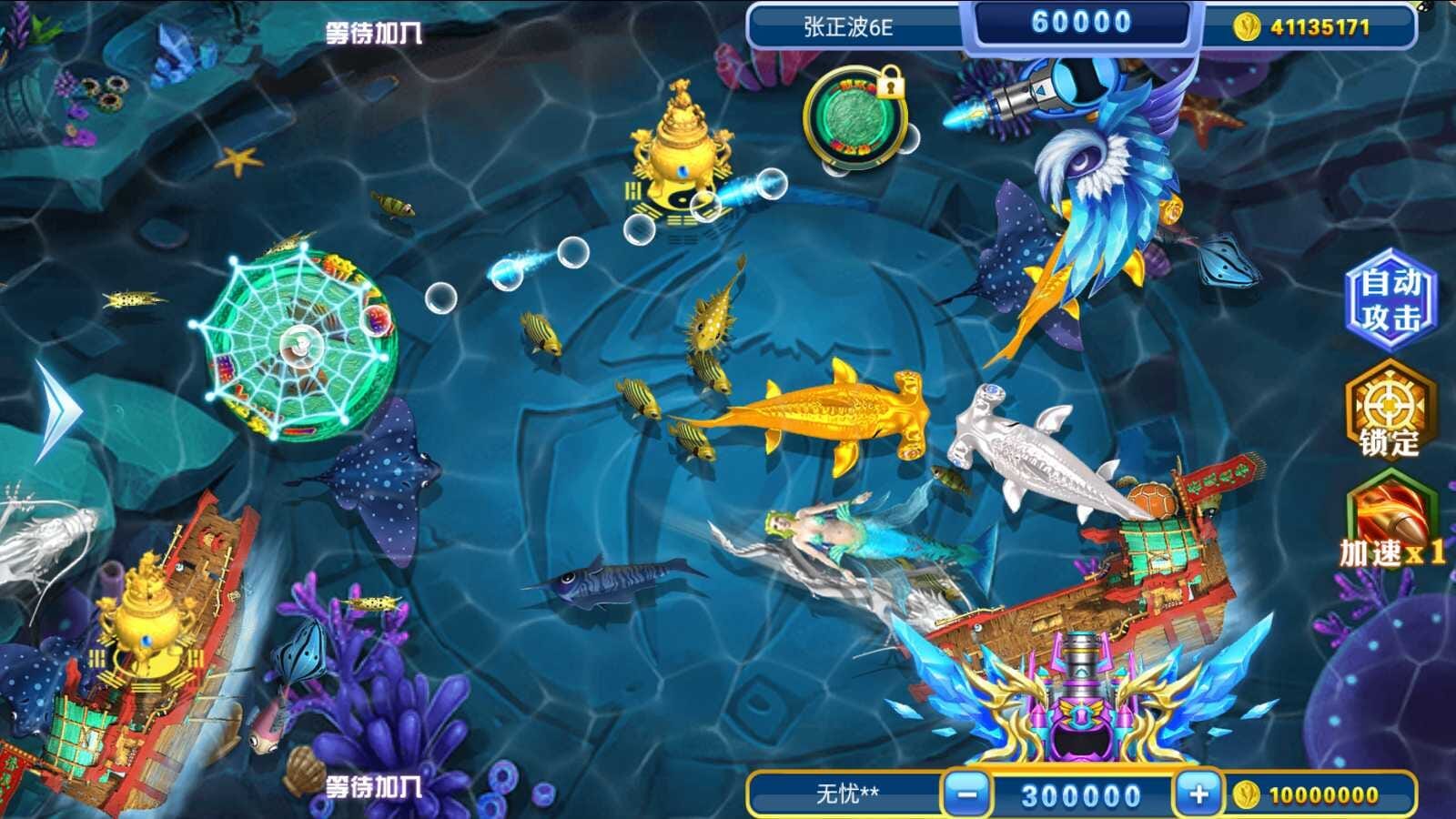1456x819 pixels.
Task: Increase the bet with the plus button
Action: [x=1198, y=794]
